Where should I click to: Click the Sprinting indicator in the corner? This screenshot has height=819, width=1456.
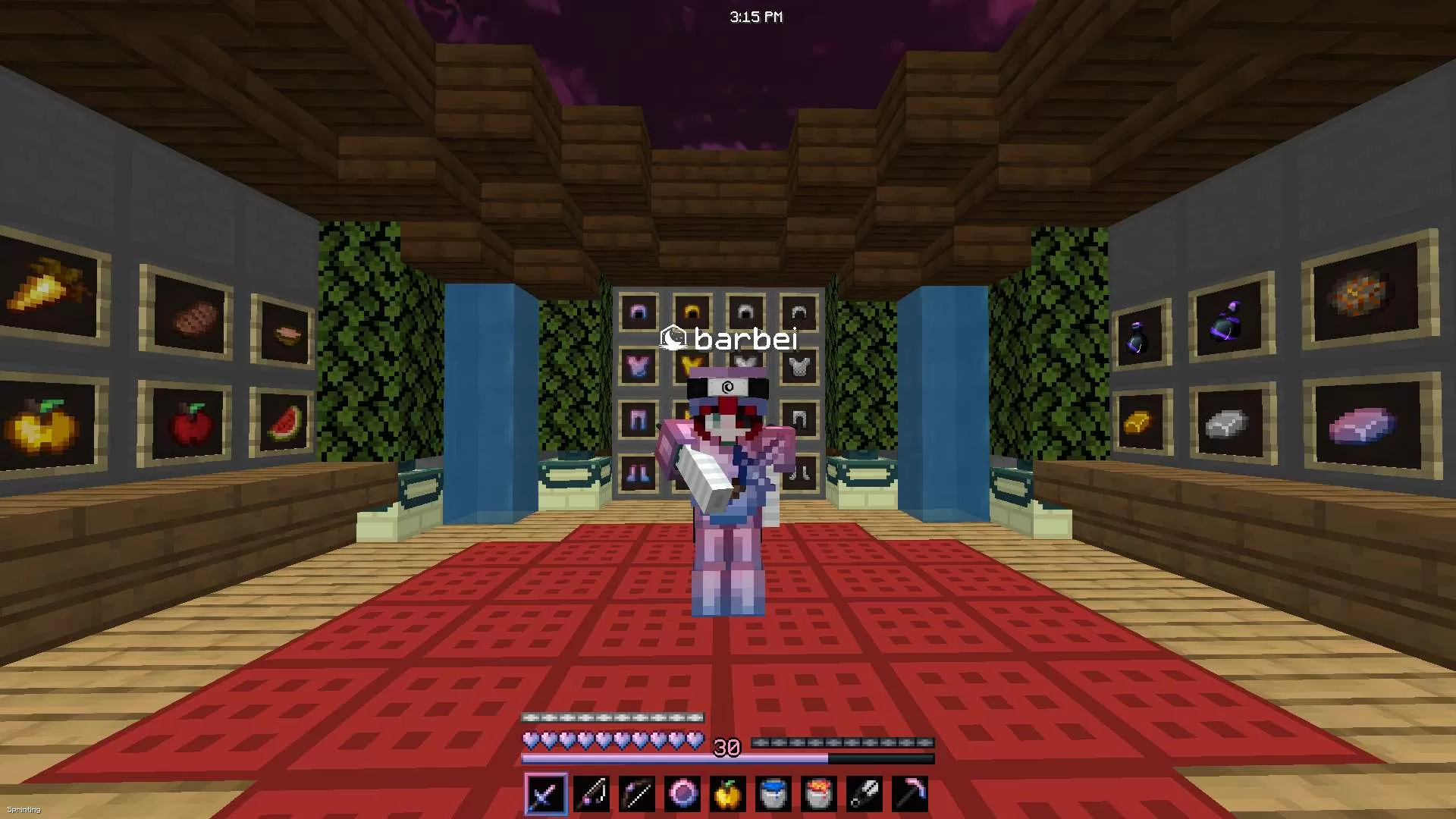[x=25, y=810]
